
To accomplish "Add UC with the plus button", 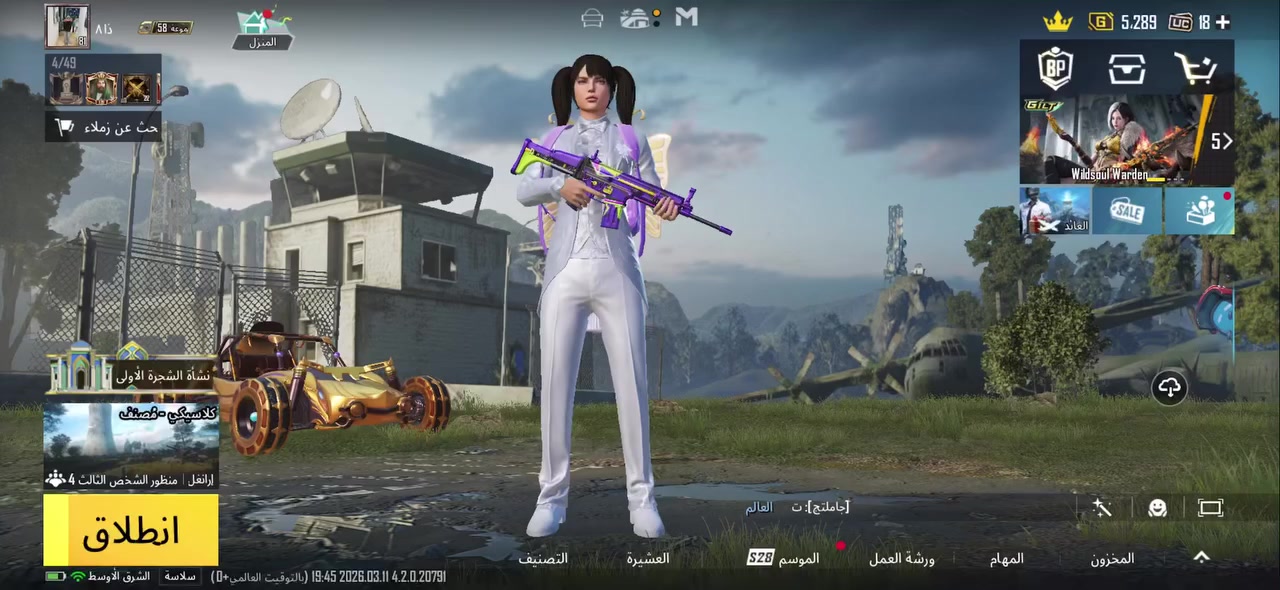I will pyautogui.click(x=1222, y=22).
